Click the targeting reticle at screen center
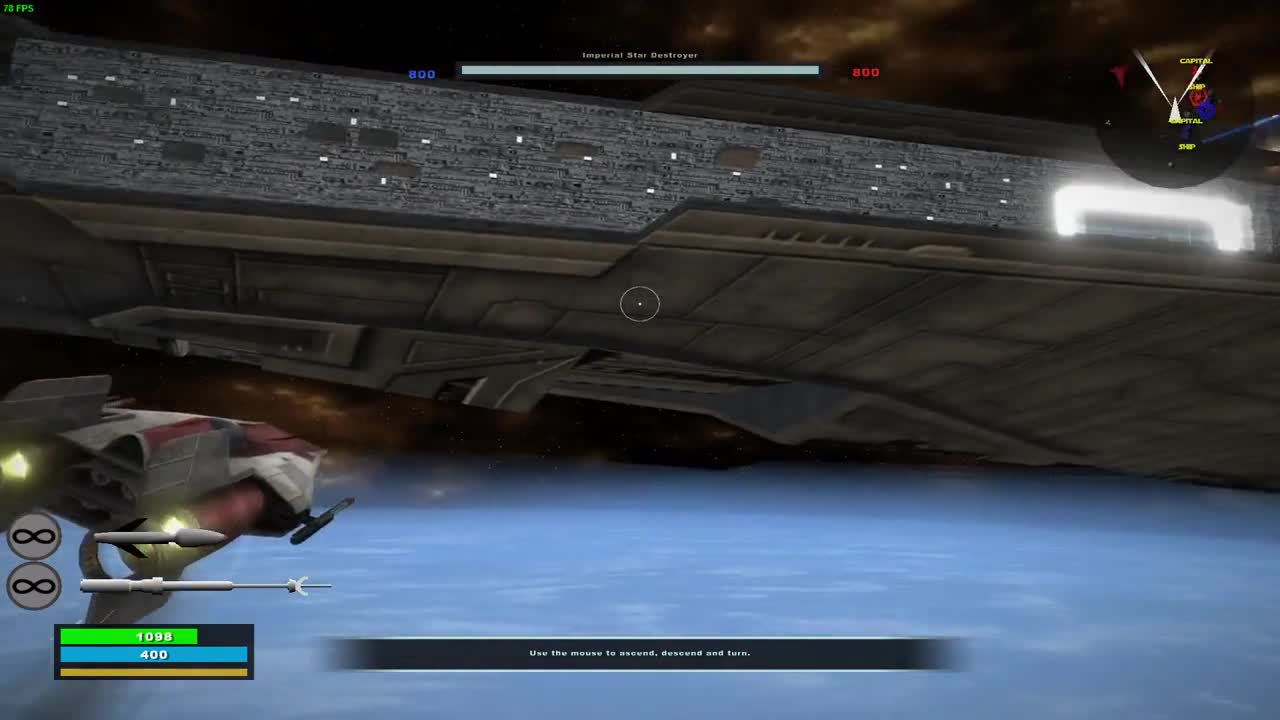 pos(640,303)
